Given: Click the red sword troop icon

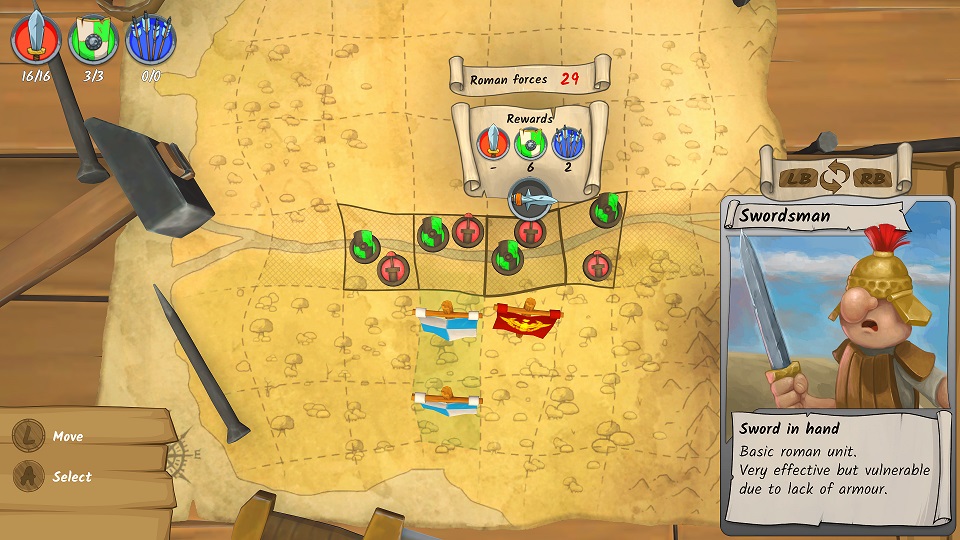Looking at the screenshot, I should (x=36, y=40).
